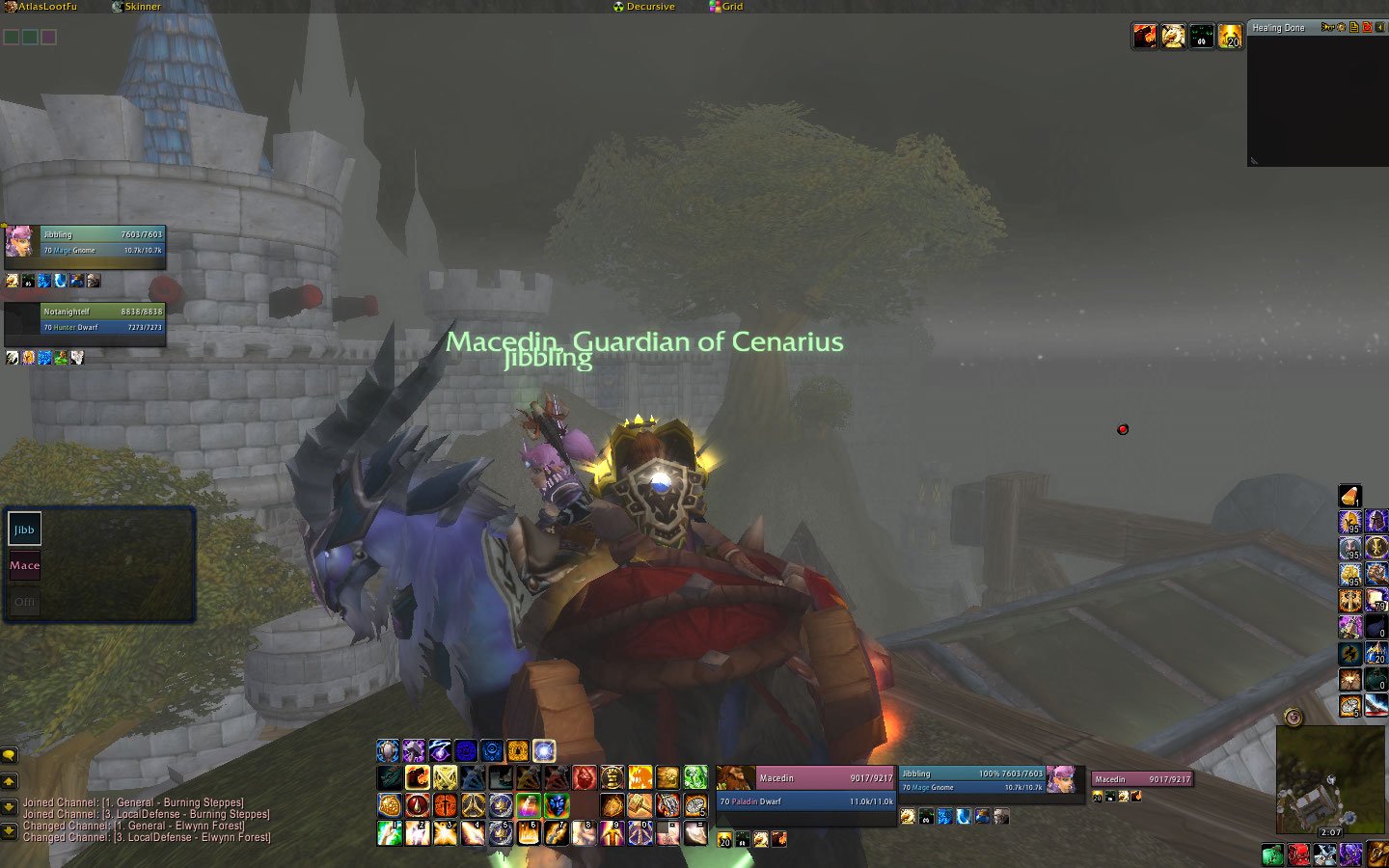Open the Grid addon menu
The height and width of the screenshot is (868, 1389).
pyautogui.click(x=726, y=7)
